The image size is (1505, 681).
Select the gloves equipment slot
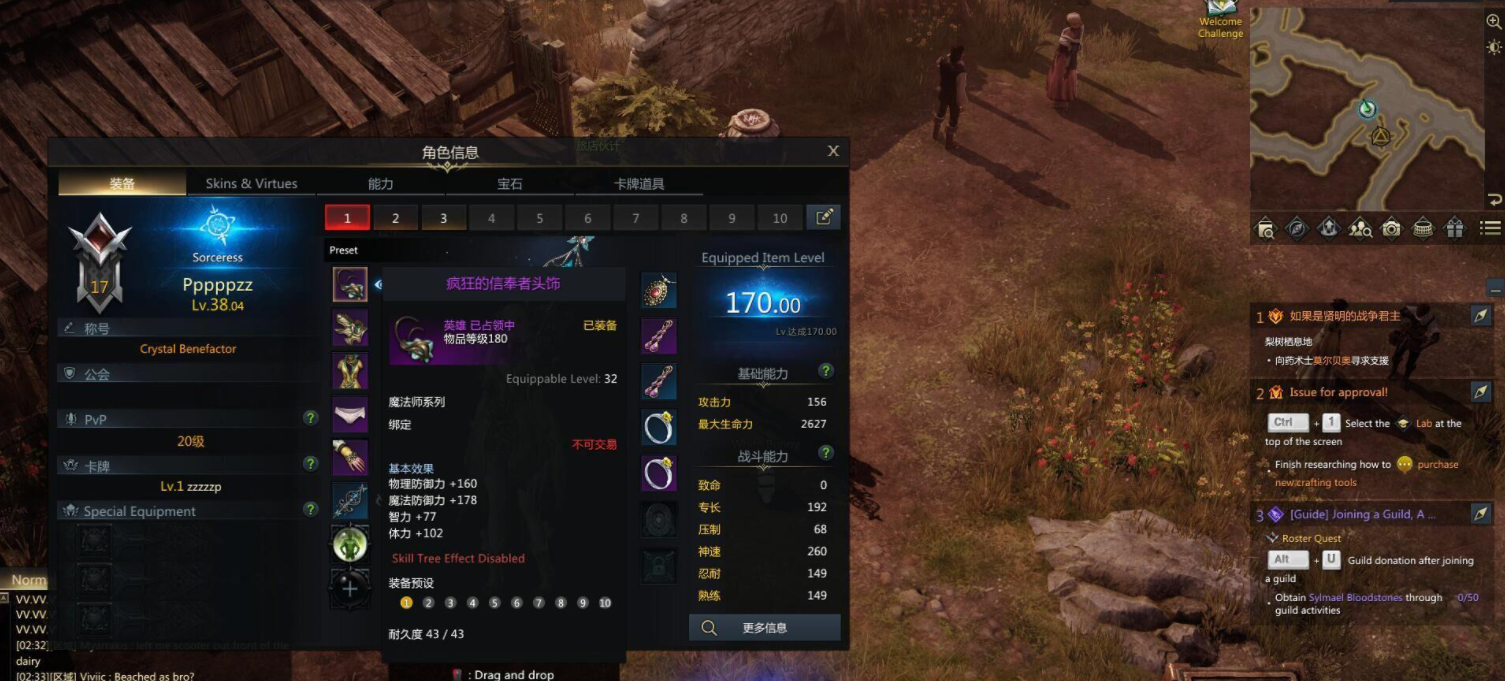pyautogui.click(x=350, y=457)
